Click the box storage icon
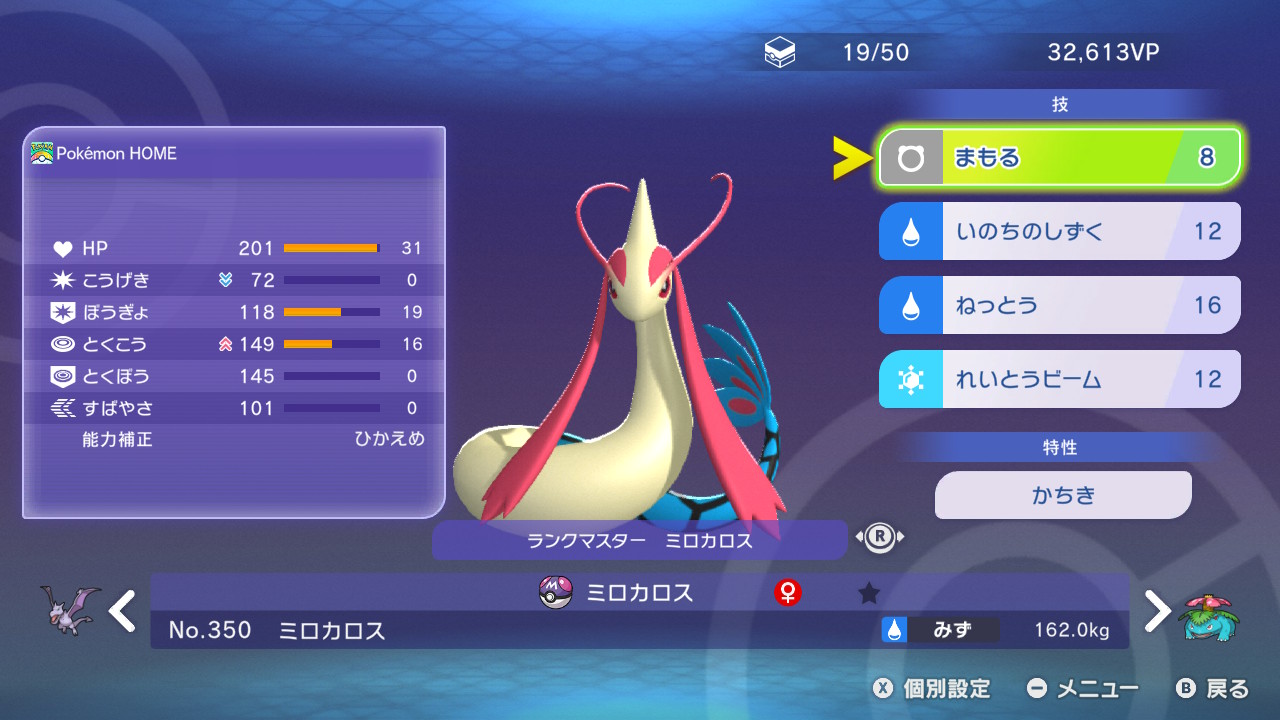This screenshot has width=1280, height=720. pyautogui.click(x=780, y=53)
